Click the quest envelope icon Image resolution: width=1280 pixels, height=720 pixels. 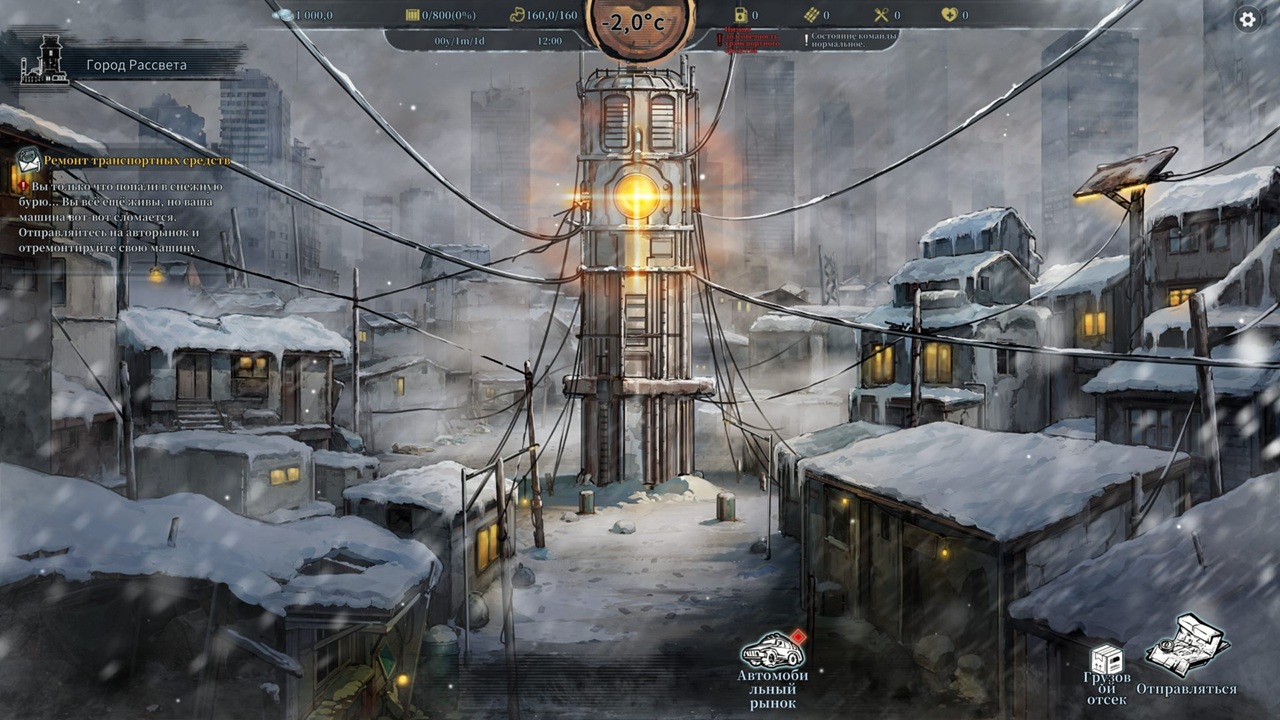coord(27,160)
